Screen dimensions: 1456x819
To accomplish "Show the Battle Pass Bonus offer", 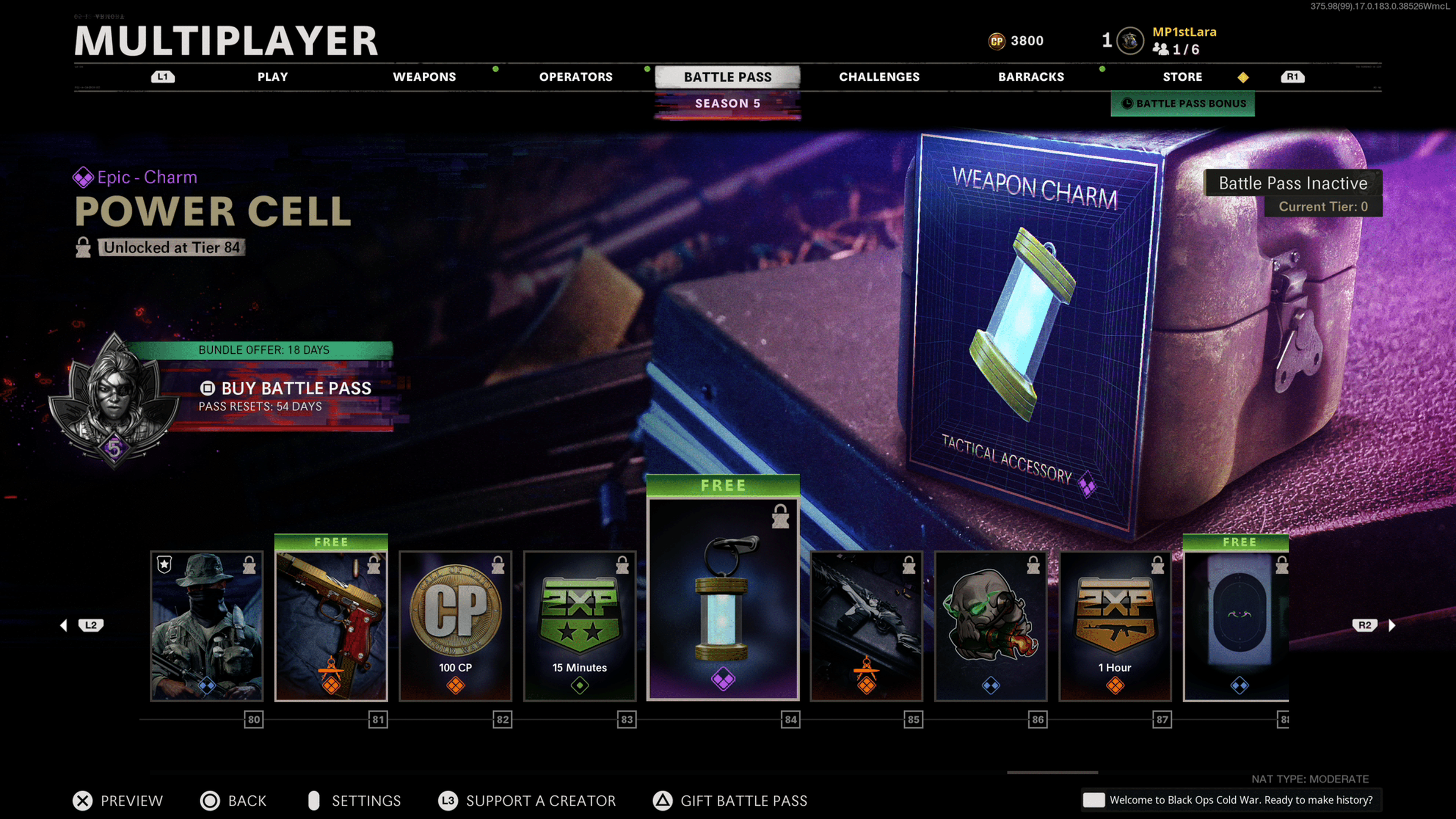I will click(x=1183, y=104).
